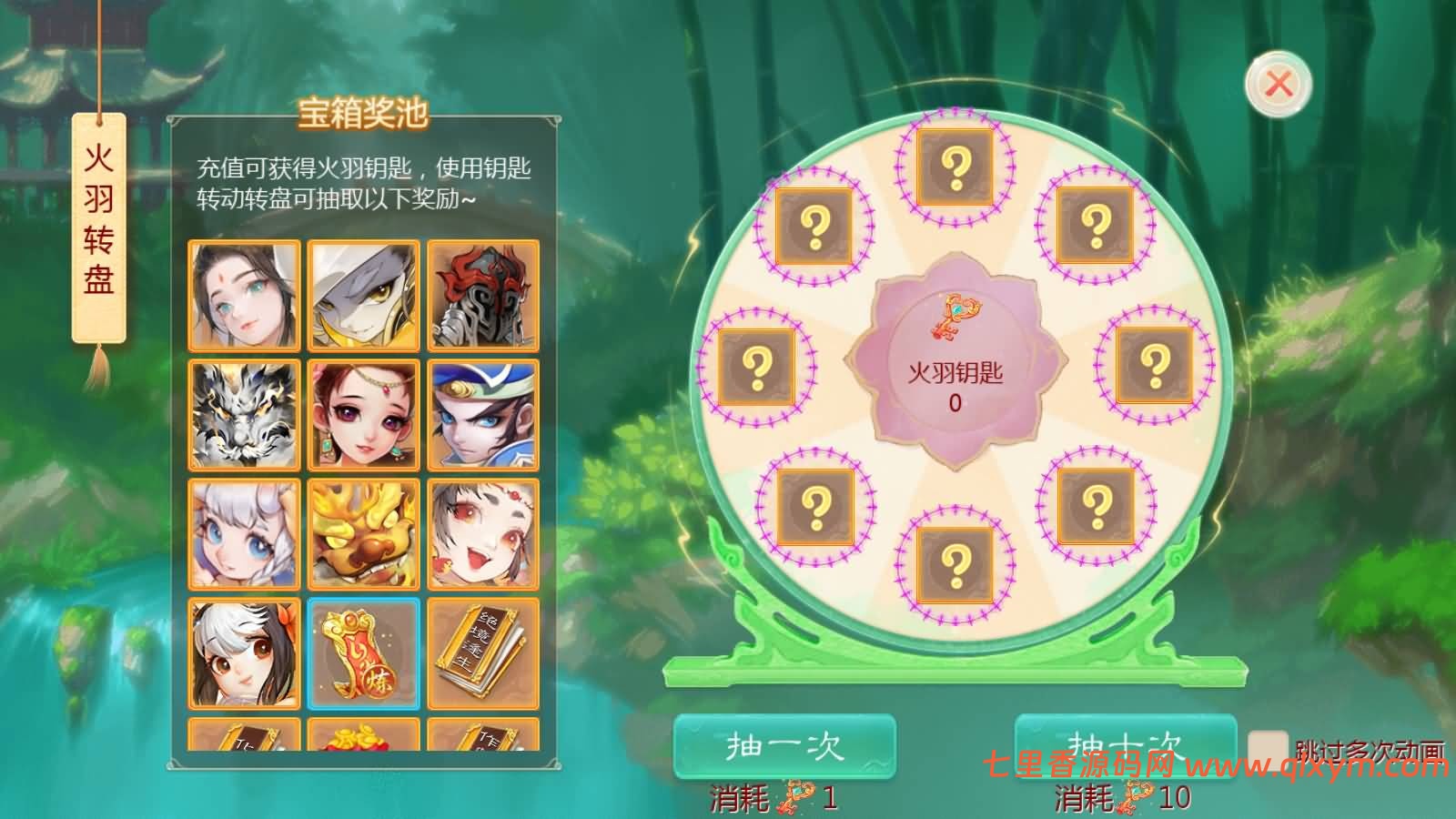Click the 绝境逢生 skill book reward icon
Viewport: 1456px width, 819px height.
point(484,654)
